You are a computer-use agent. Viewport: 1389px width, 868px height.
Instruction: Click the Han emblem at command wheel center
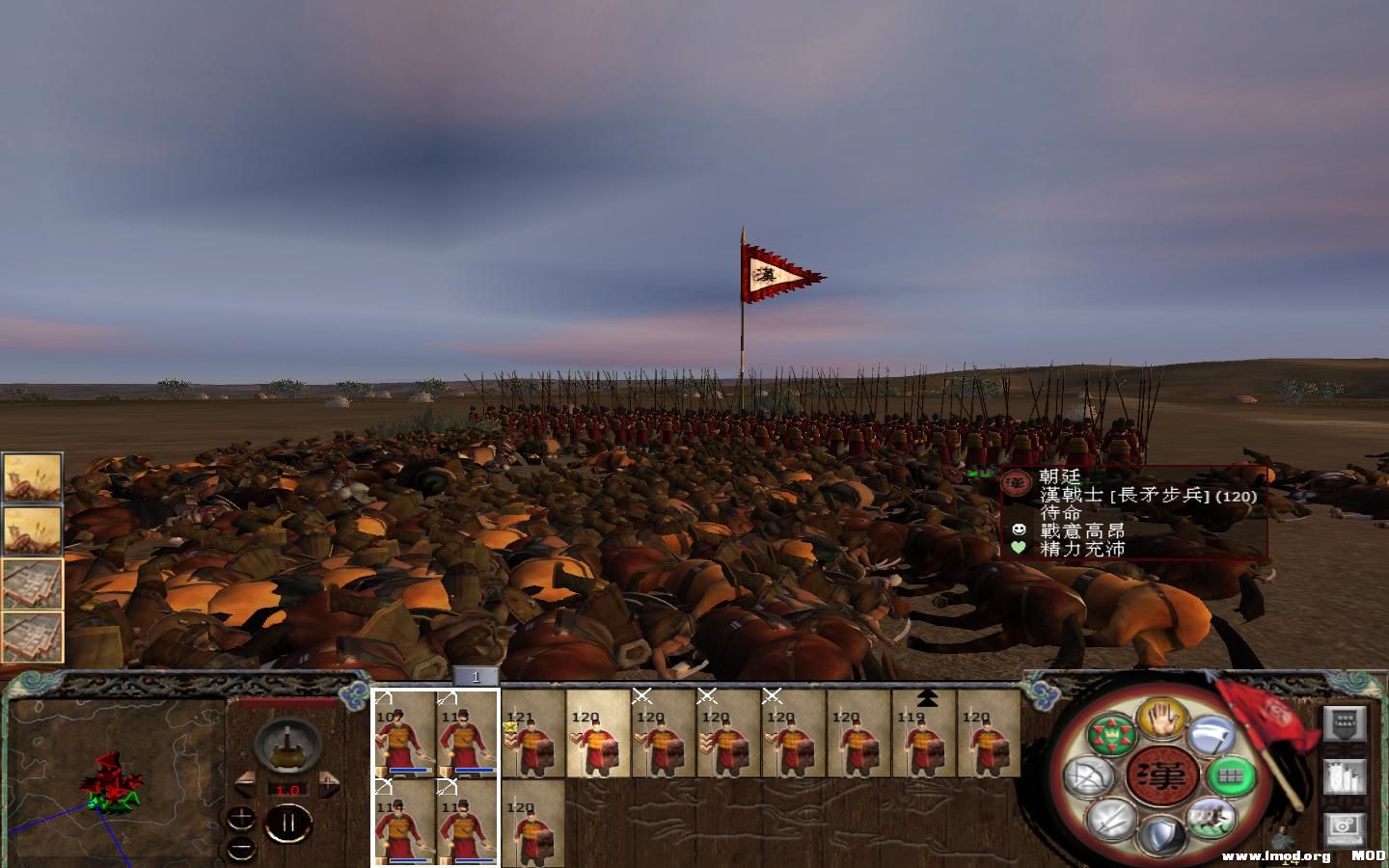coord(1161,776)
